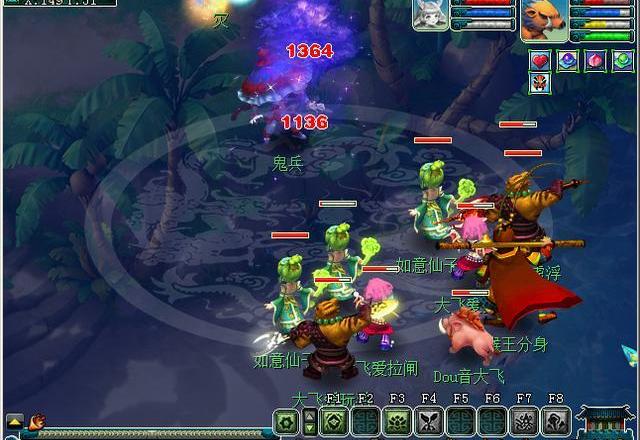Viewport: 640px width, 440px height.
Task: Click the green hexagon button left of hotbar
Action: [x=286, y=421]
